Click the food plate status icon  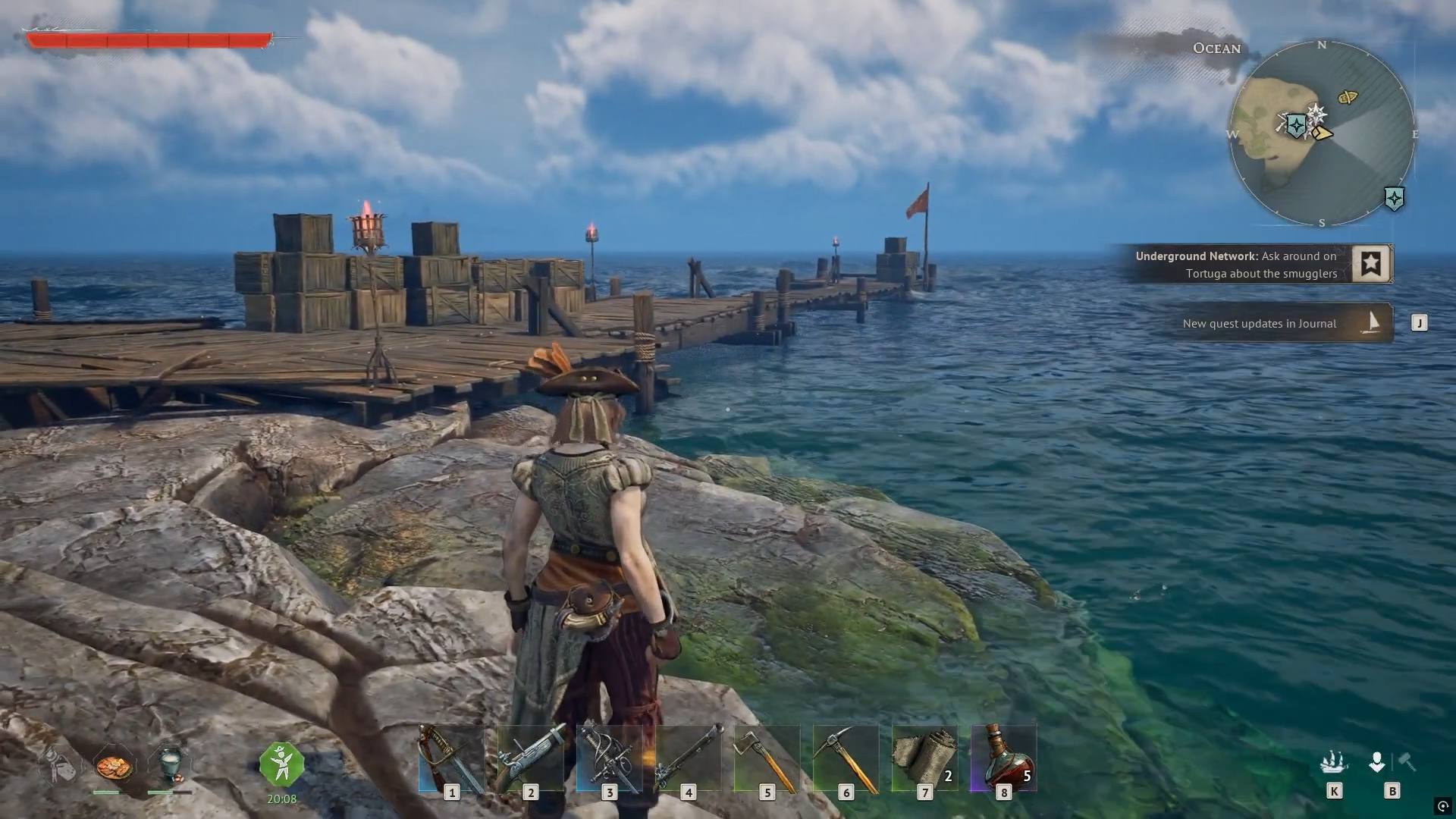pos(115,766)
